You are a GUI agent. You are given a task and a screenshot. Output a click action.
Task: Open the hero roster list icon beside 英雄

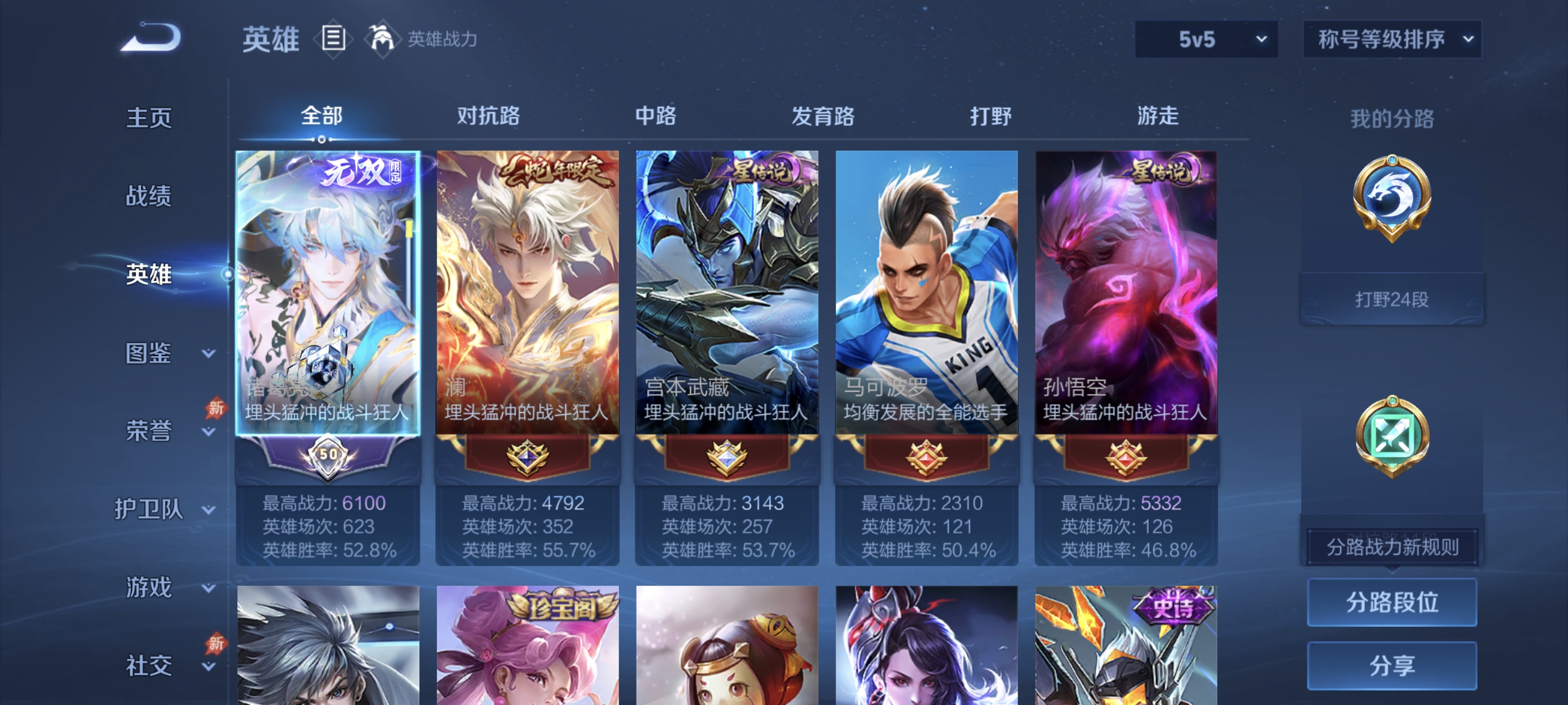click(x=333, y=39)
